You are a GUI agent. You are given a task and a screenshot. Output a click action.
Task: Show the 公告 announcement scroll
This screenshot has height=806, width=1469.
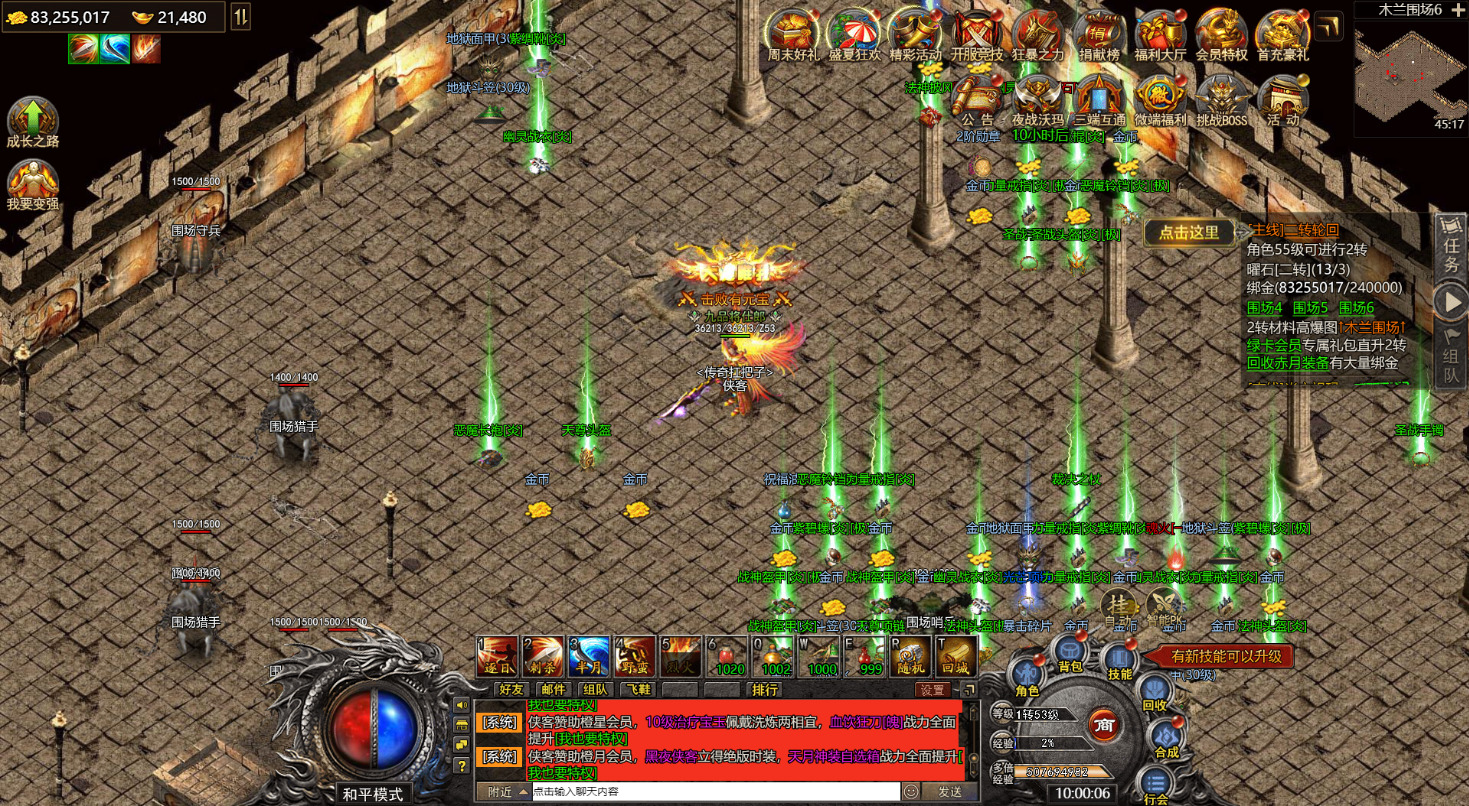(x=976, y=100)
